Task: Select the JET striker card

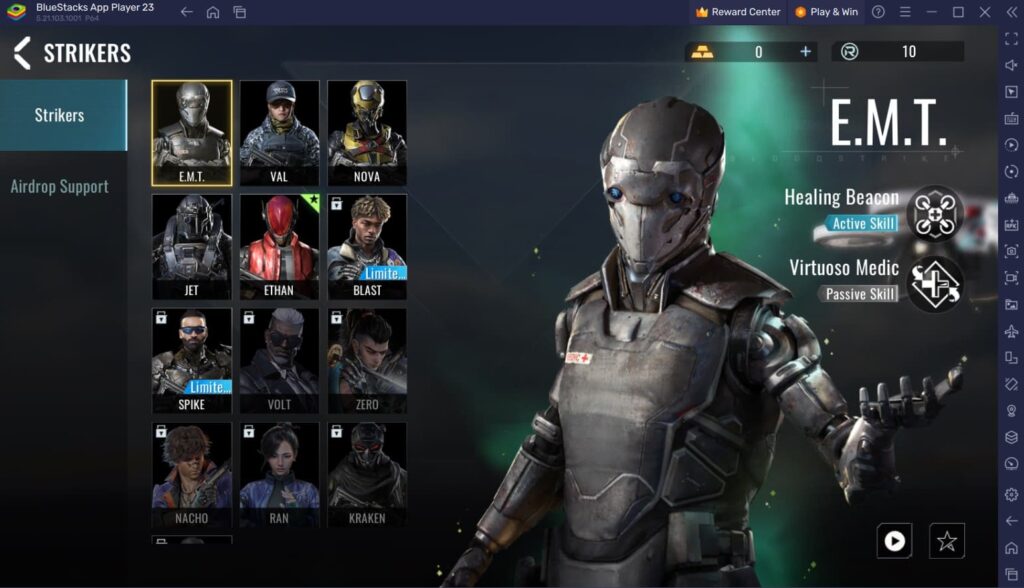Action: click(192, 247)
